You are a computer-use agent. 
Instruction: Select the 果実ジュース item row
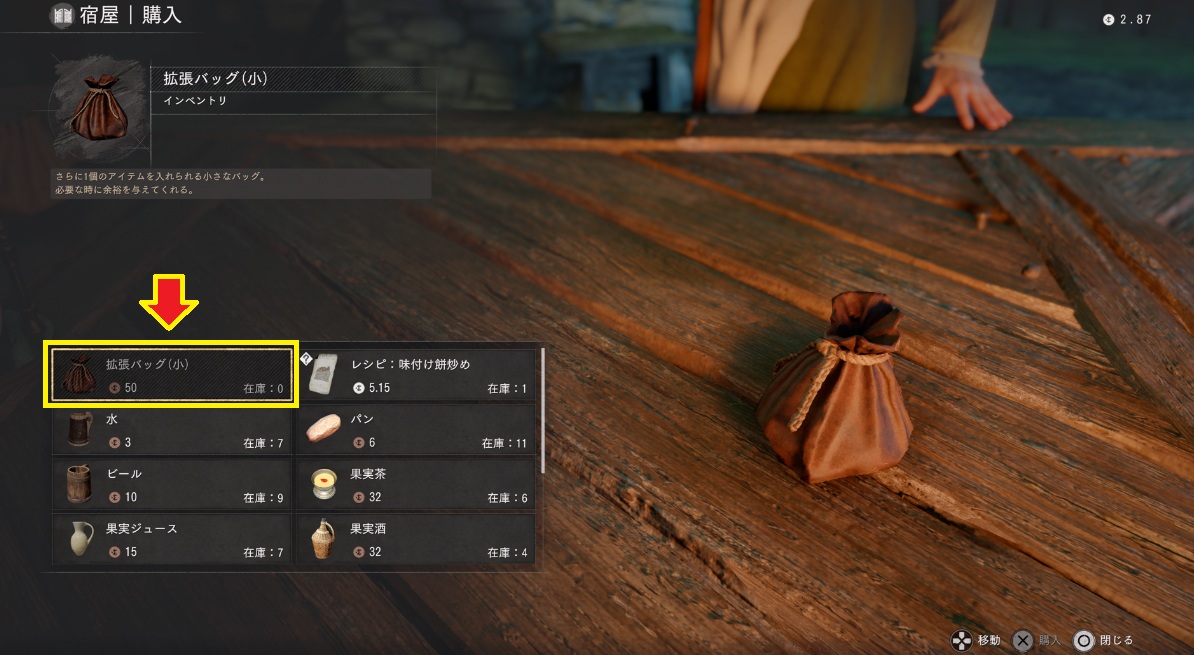pyautogui.click(x=172, y=538)
